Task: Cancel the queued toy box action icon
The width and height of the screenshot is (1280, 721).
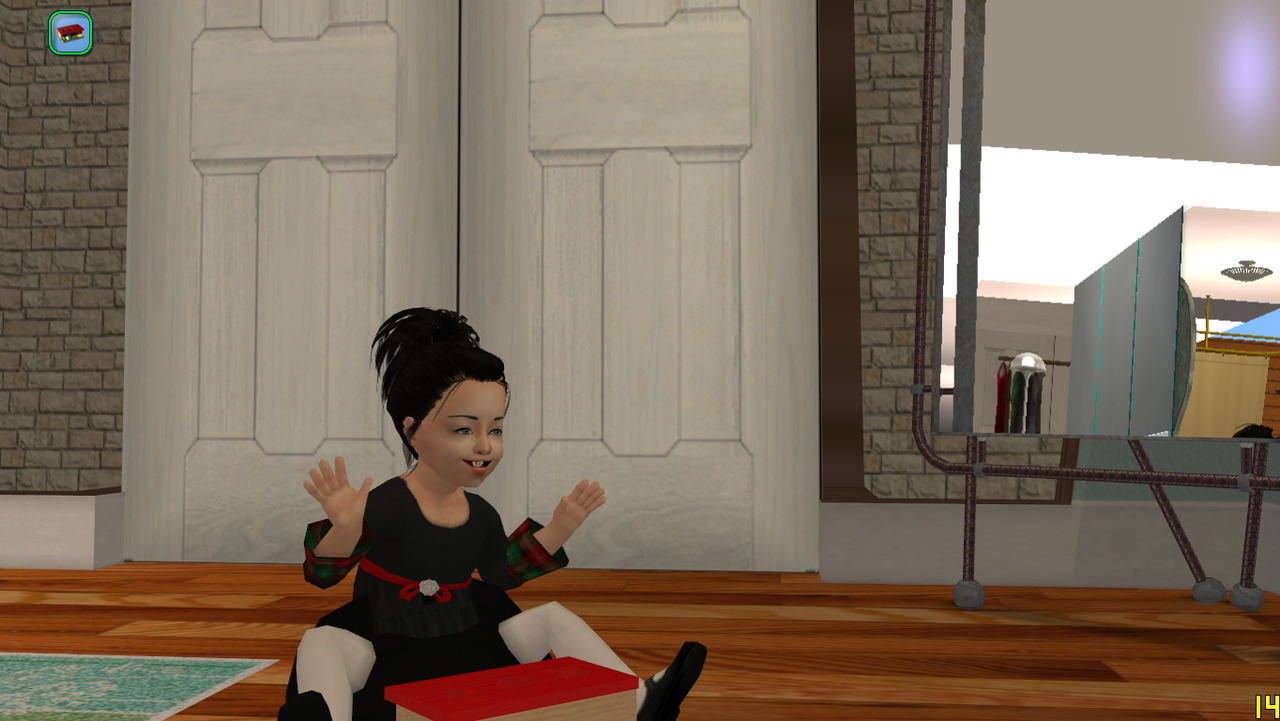Action: tap(70, 33)
